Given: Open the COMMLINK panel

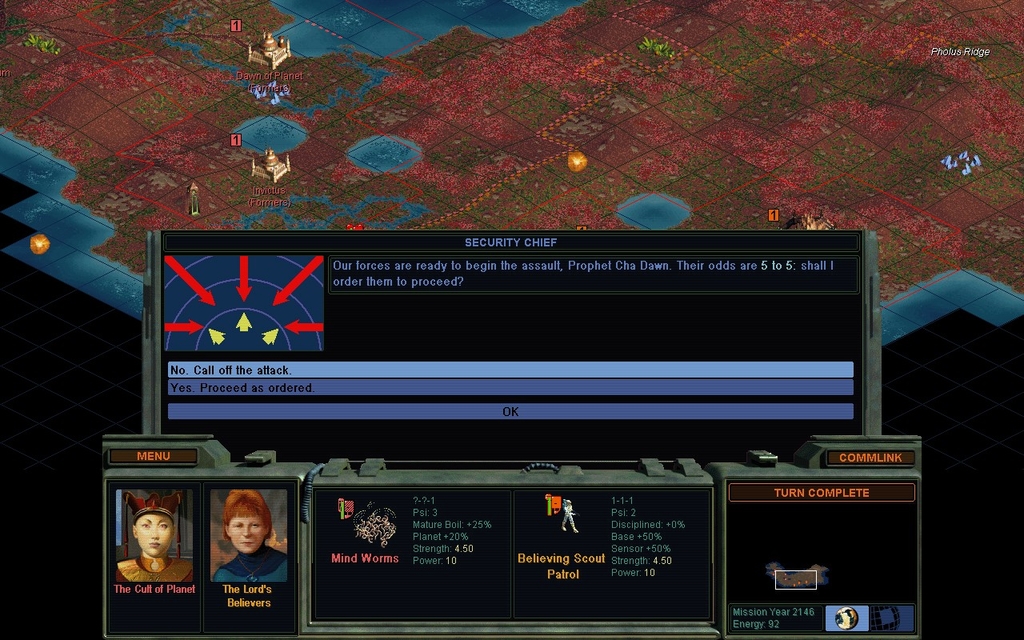Looking at the screenshot, I should point(870,457).
